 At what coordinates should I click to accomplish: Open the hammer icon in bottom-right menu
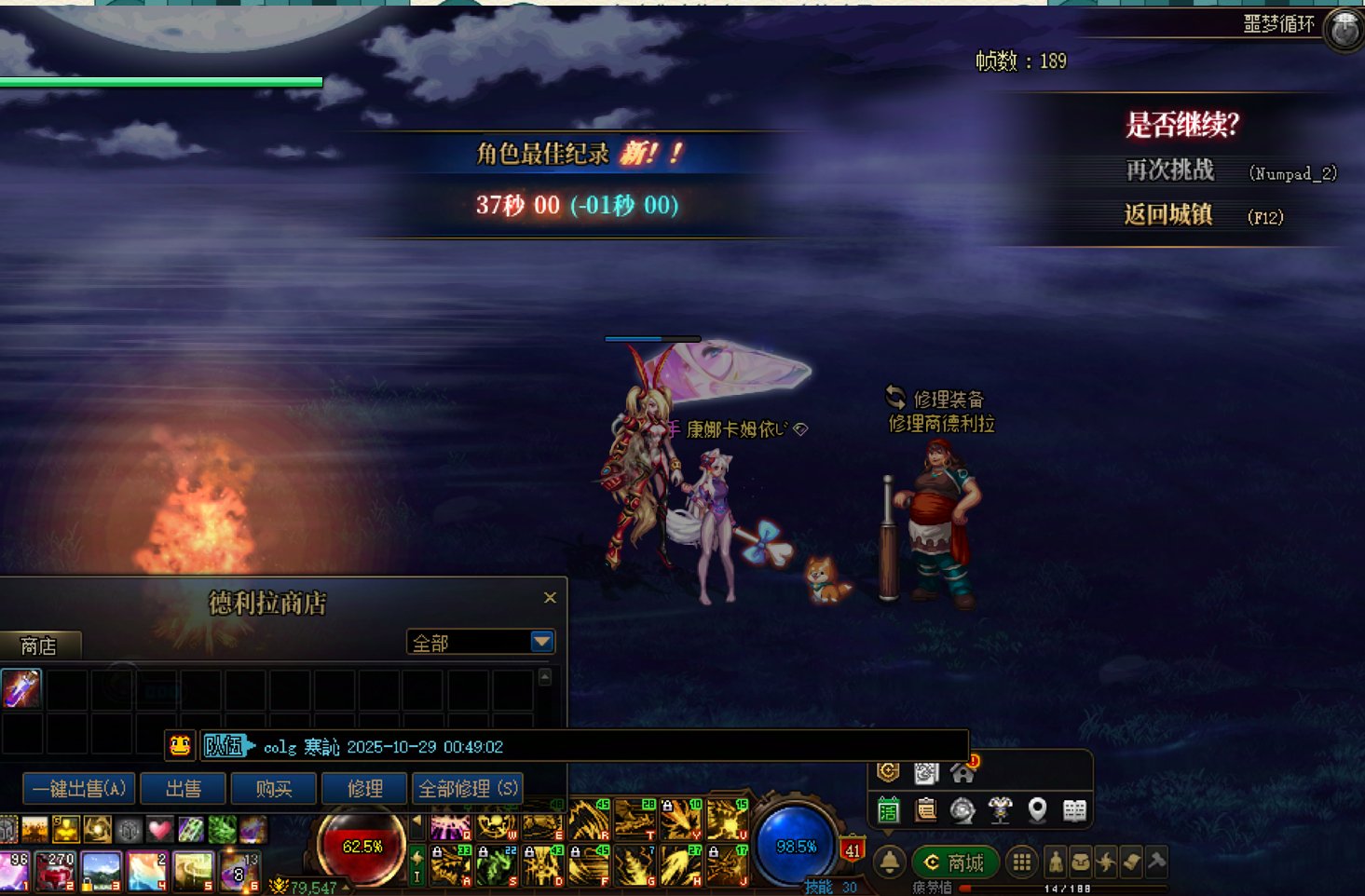[x=1156, y=862]
